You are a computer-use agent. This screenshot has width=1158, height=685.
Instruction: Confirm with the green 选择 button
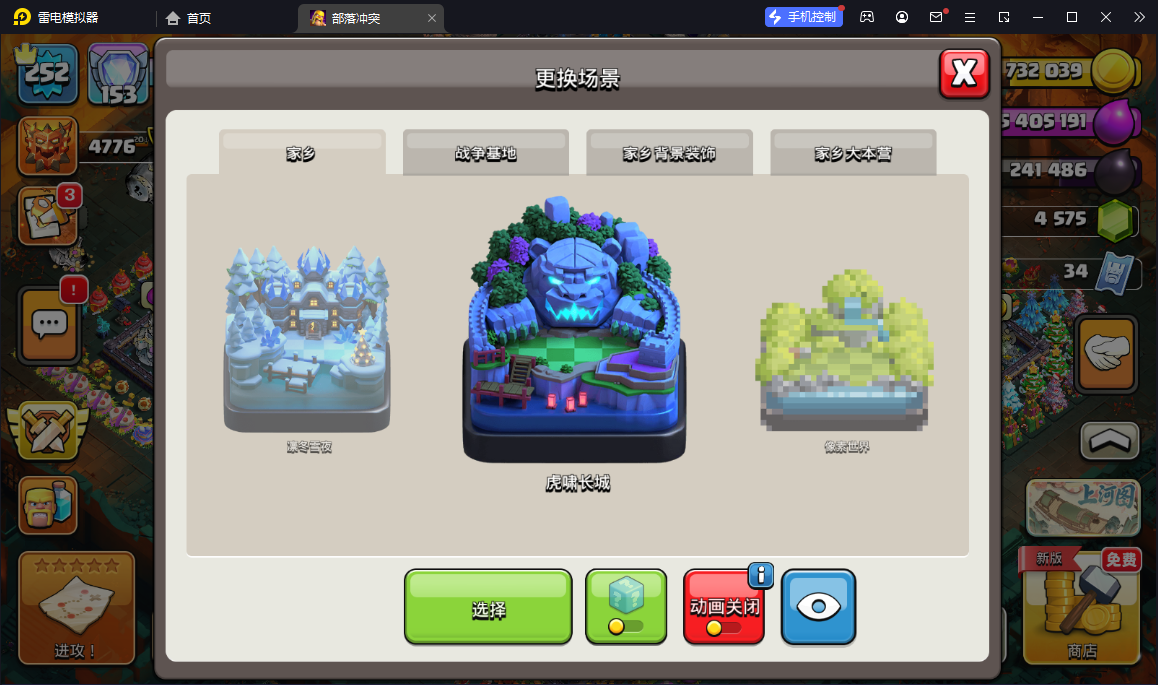pos(488,607)
